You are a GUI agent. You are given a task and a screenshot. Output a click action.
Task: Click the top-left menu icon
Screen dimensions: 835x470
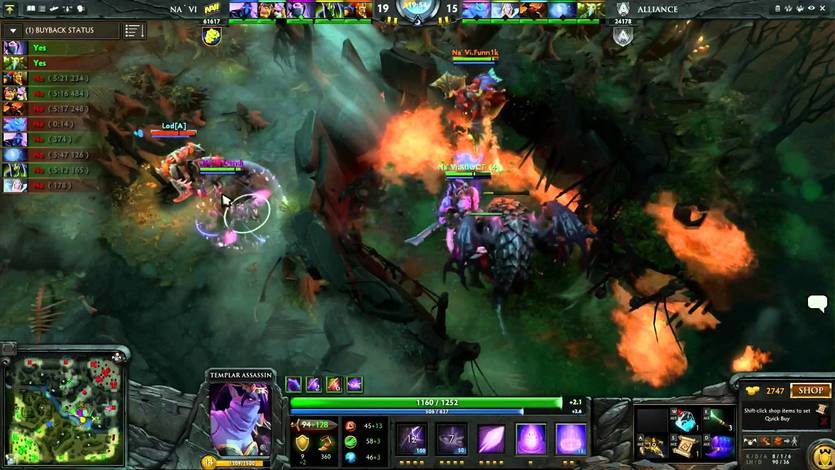pyautogui.click(x=9, y=9)
